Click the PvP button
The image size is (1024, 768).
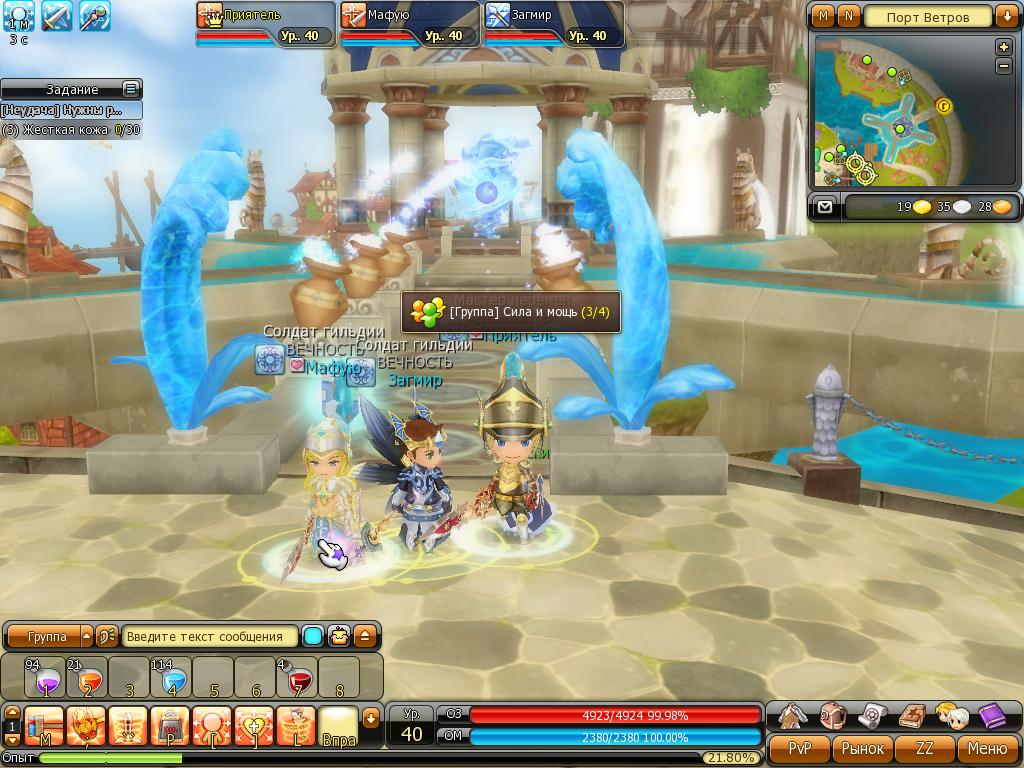click(799, 748)
